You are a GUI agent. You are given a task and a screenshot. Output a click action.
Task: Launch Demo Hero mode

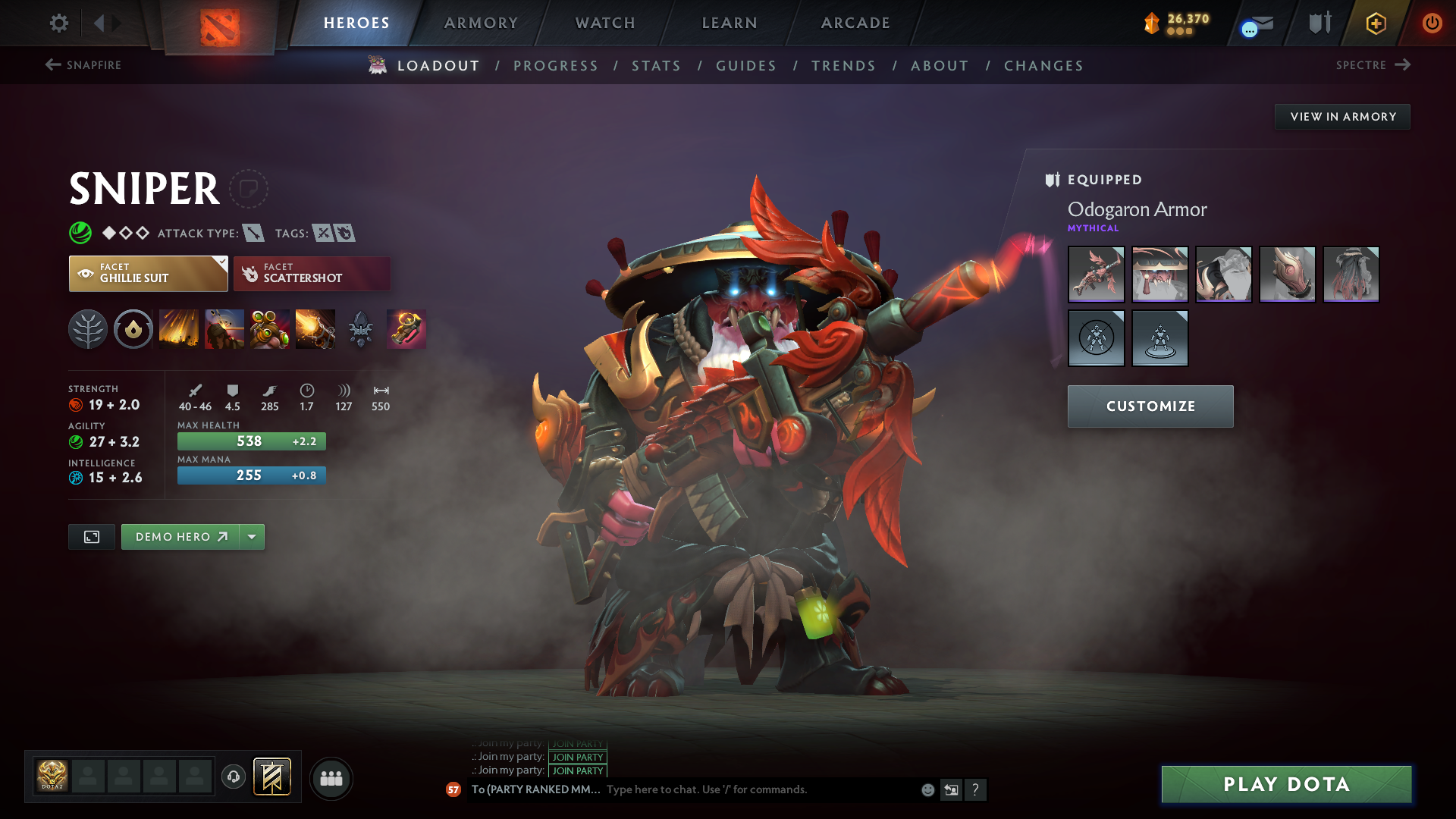(x=180, y=537)
